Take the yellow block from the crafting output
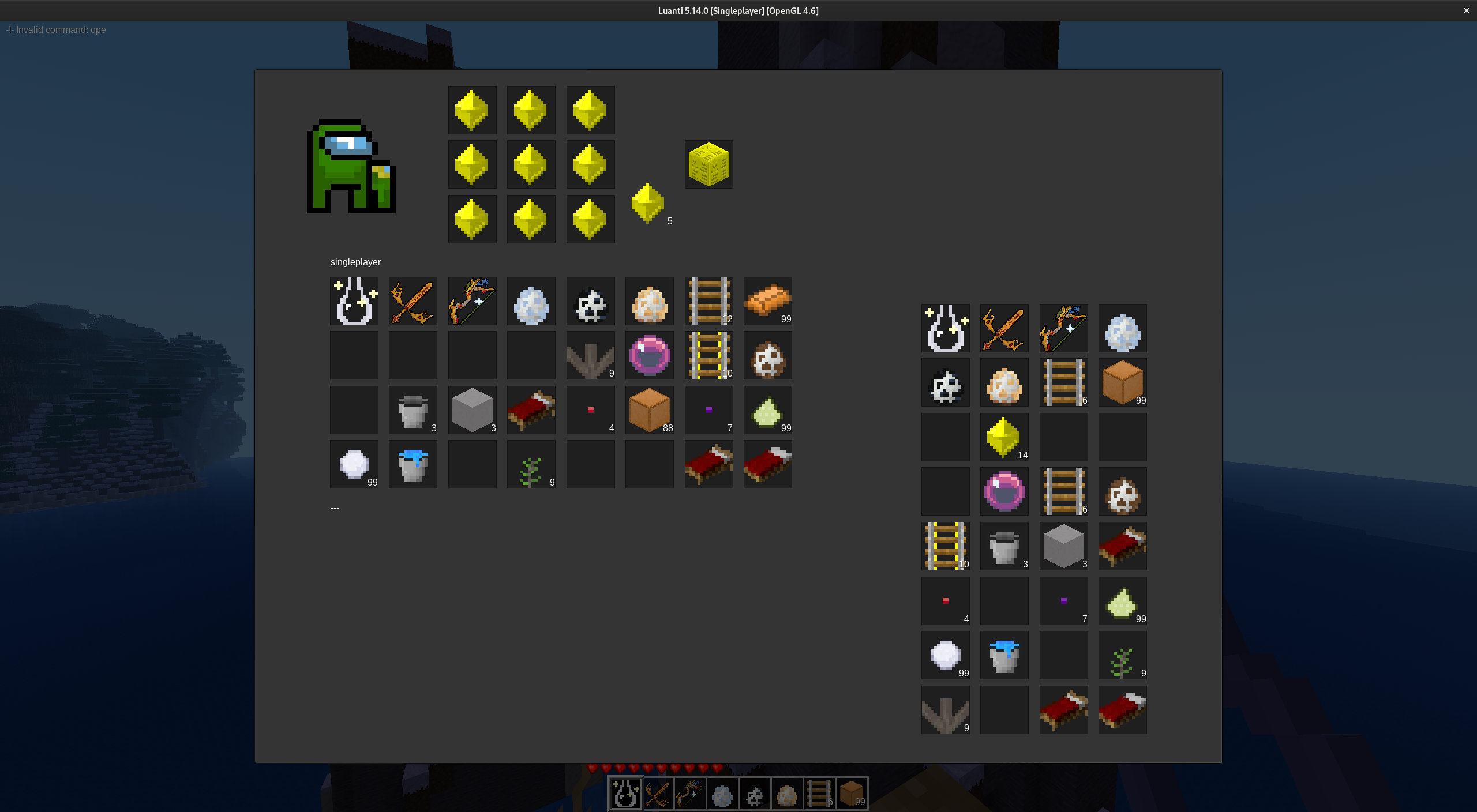 click(708, 164)
